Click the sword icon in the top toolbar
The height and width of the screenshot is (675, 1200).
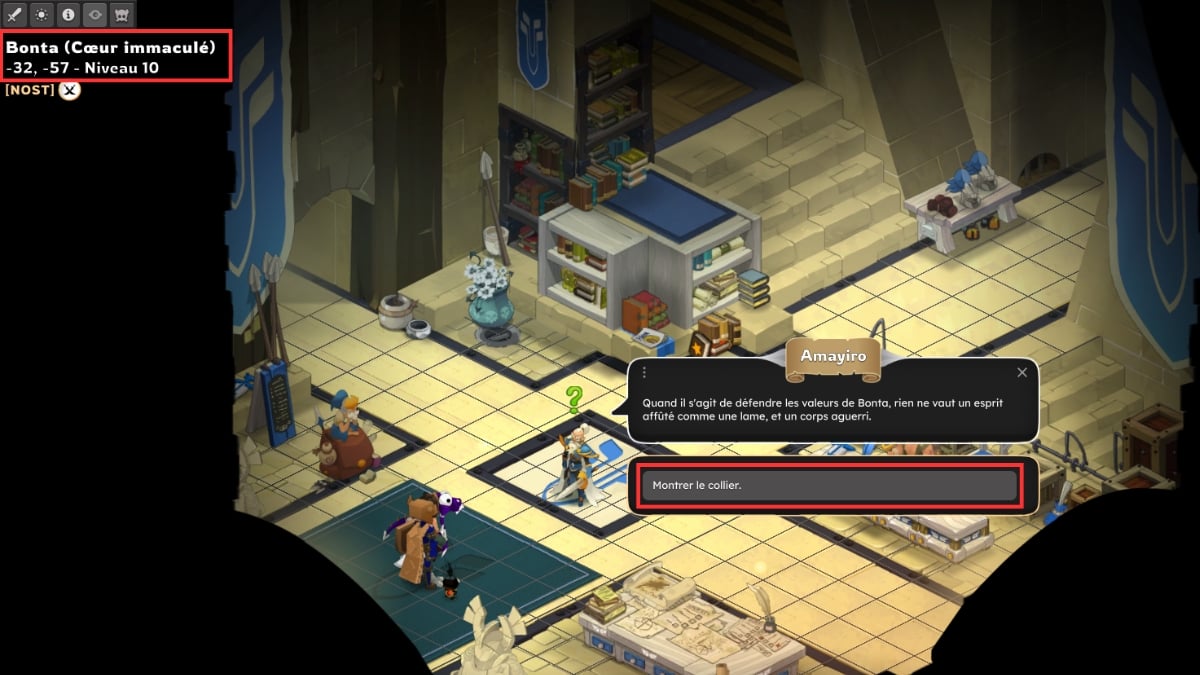coord(15,15)
